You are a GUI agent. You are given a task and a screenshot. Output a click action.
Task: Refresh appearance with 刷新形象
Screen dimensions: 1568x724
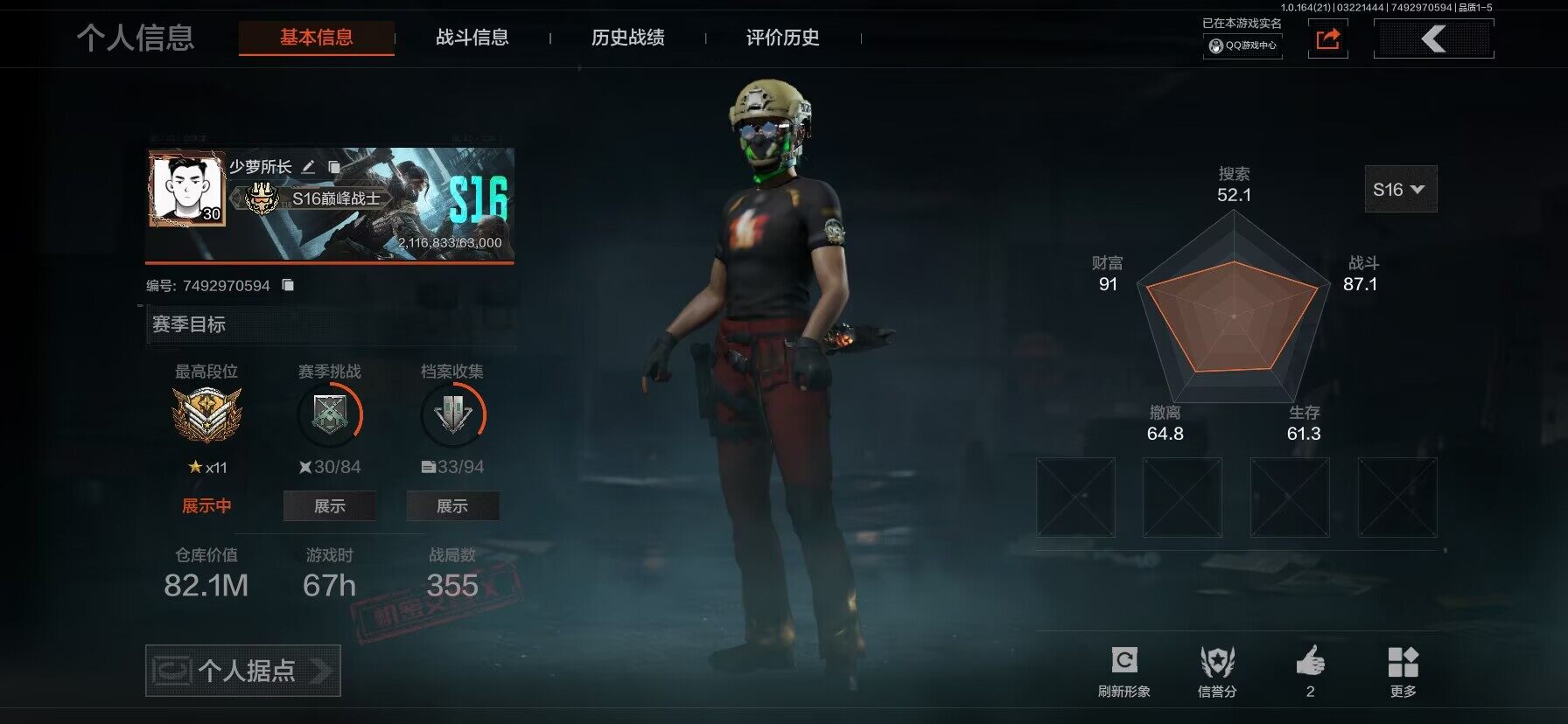point(1123,672)
